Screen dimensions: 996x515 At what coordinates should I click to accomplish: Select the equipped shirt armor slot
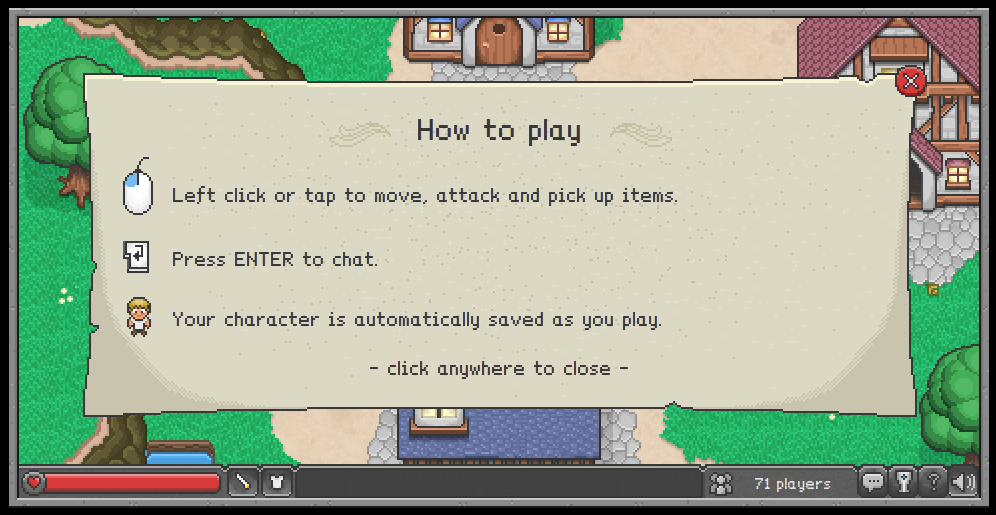tap(276, 483)
